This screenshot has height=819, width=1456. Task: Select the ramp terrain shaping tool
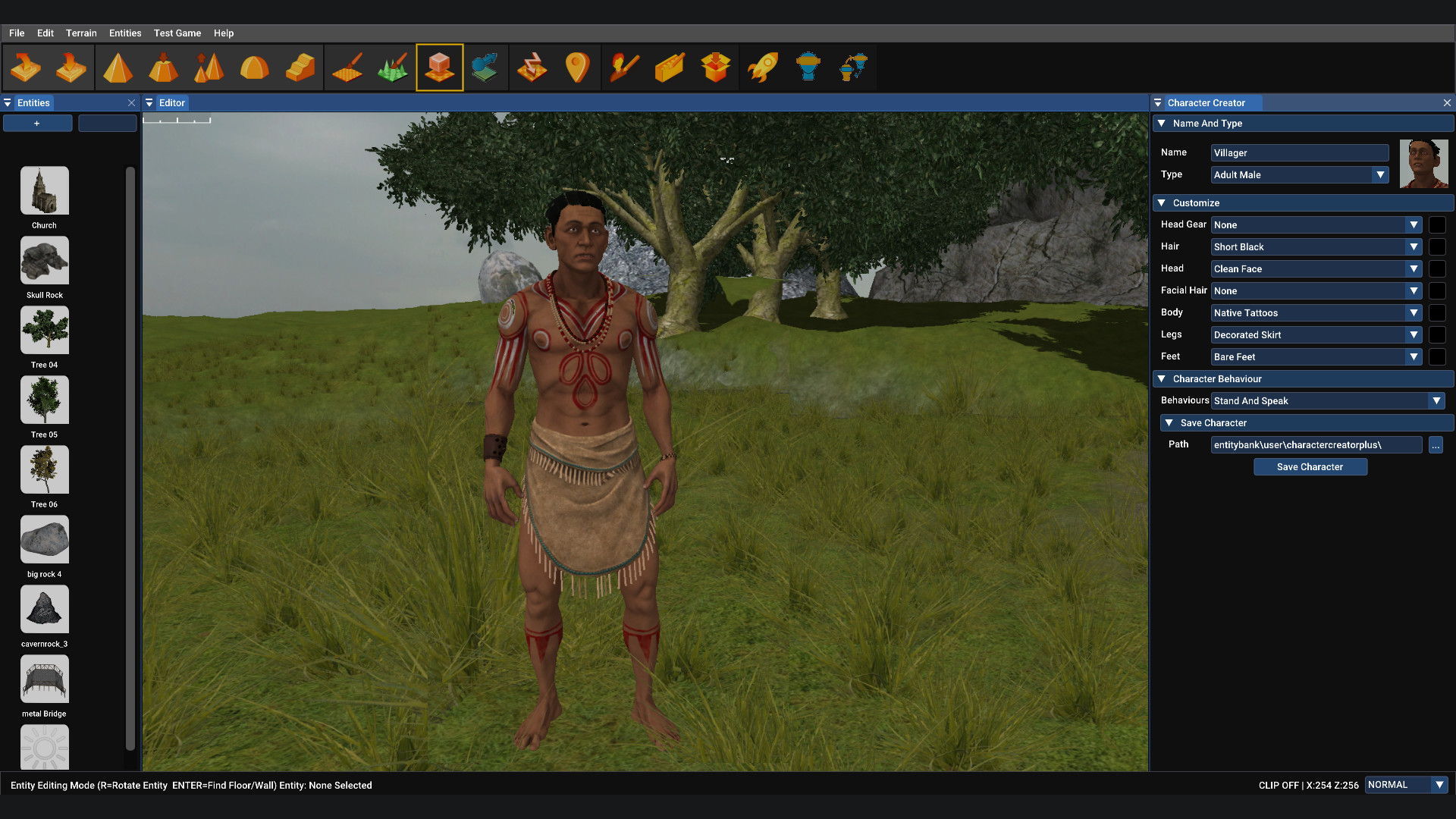pyautogui.click(x=301, y=67)
